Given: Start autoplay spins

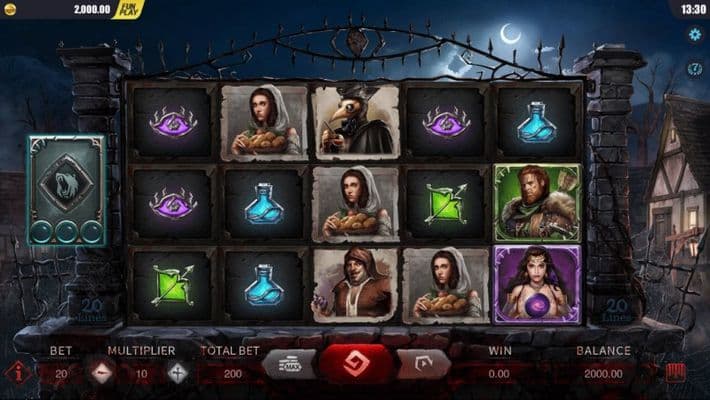Looking at the screenshot, I should coord(422,364).
